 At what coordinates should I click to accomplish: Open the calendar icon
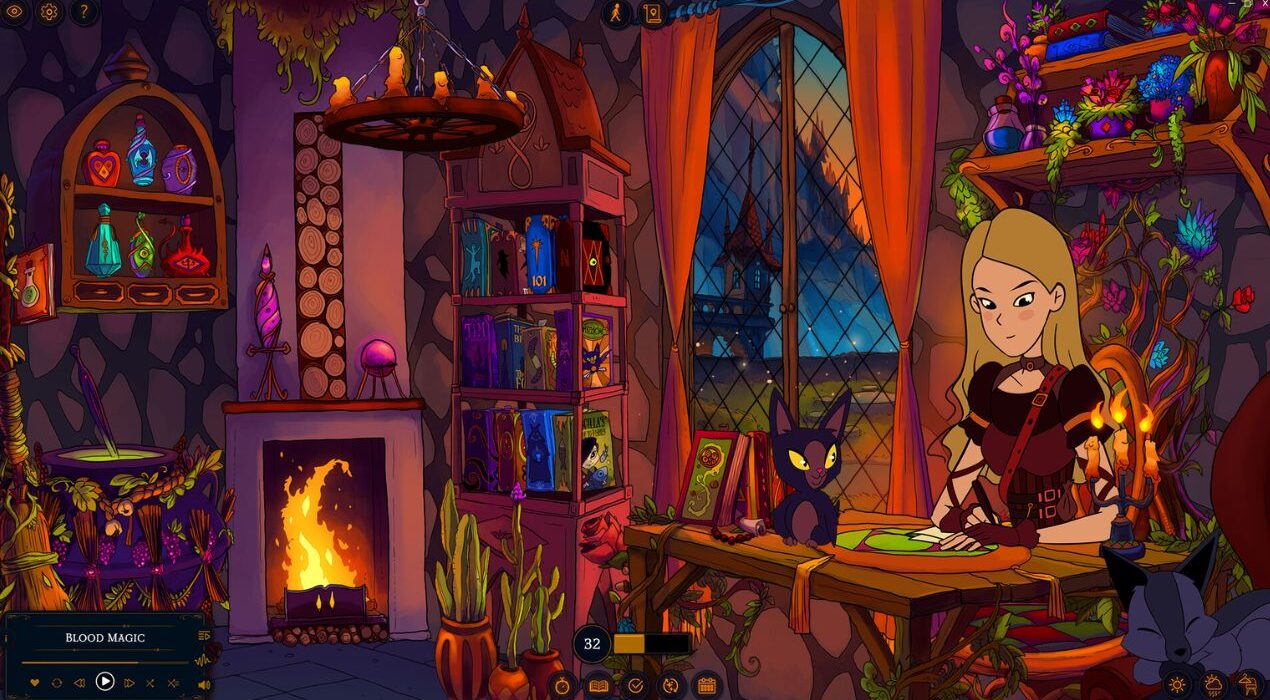[706, 685]
